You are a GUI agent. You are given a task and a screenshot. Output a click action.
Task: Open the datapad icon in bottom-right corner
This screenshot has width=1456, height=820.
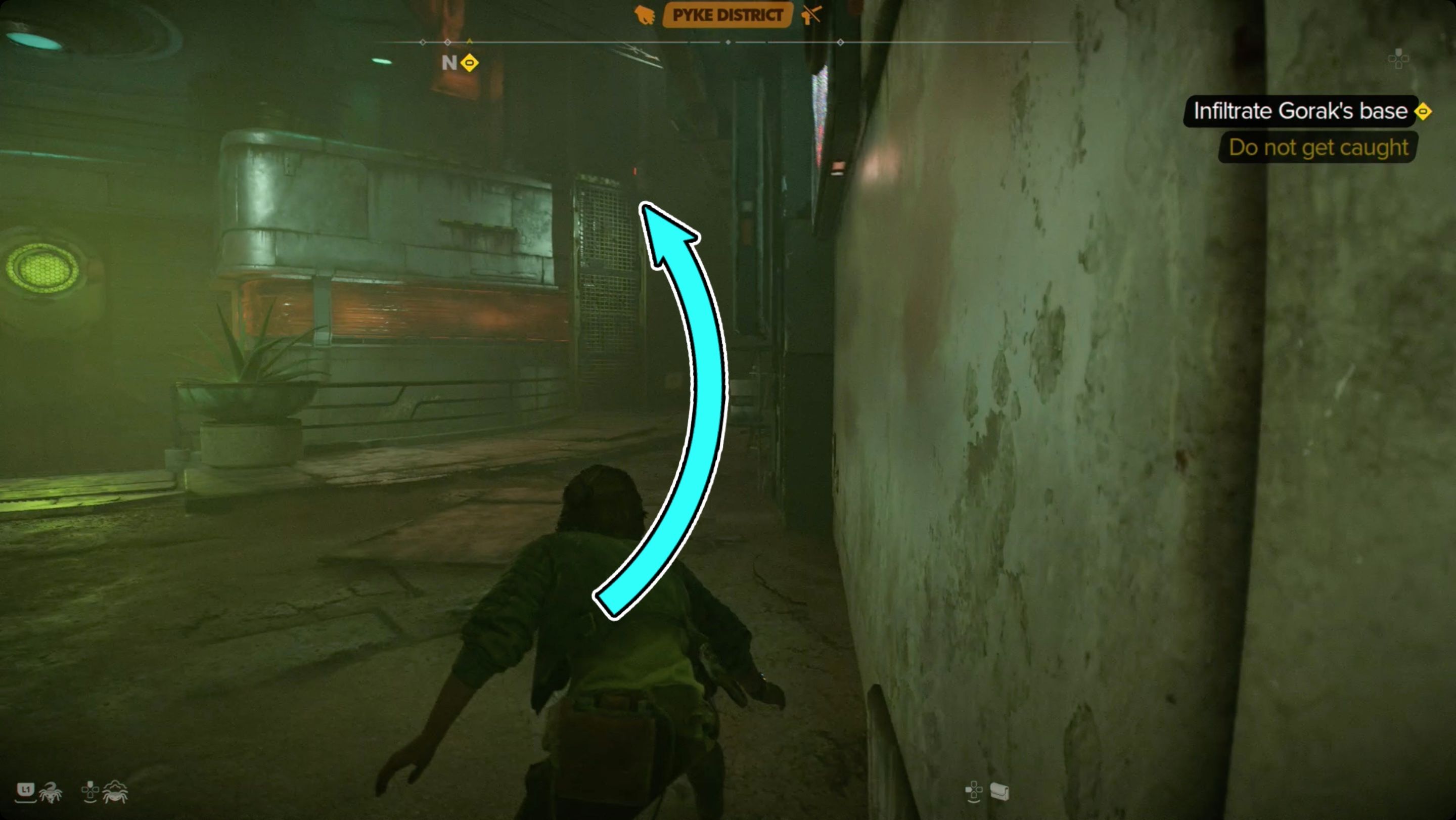point(1000,791)
